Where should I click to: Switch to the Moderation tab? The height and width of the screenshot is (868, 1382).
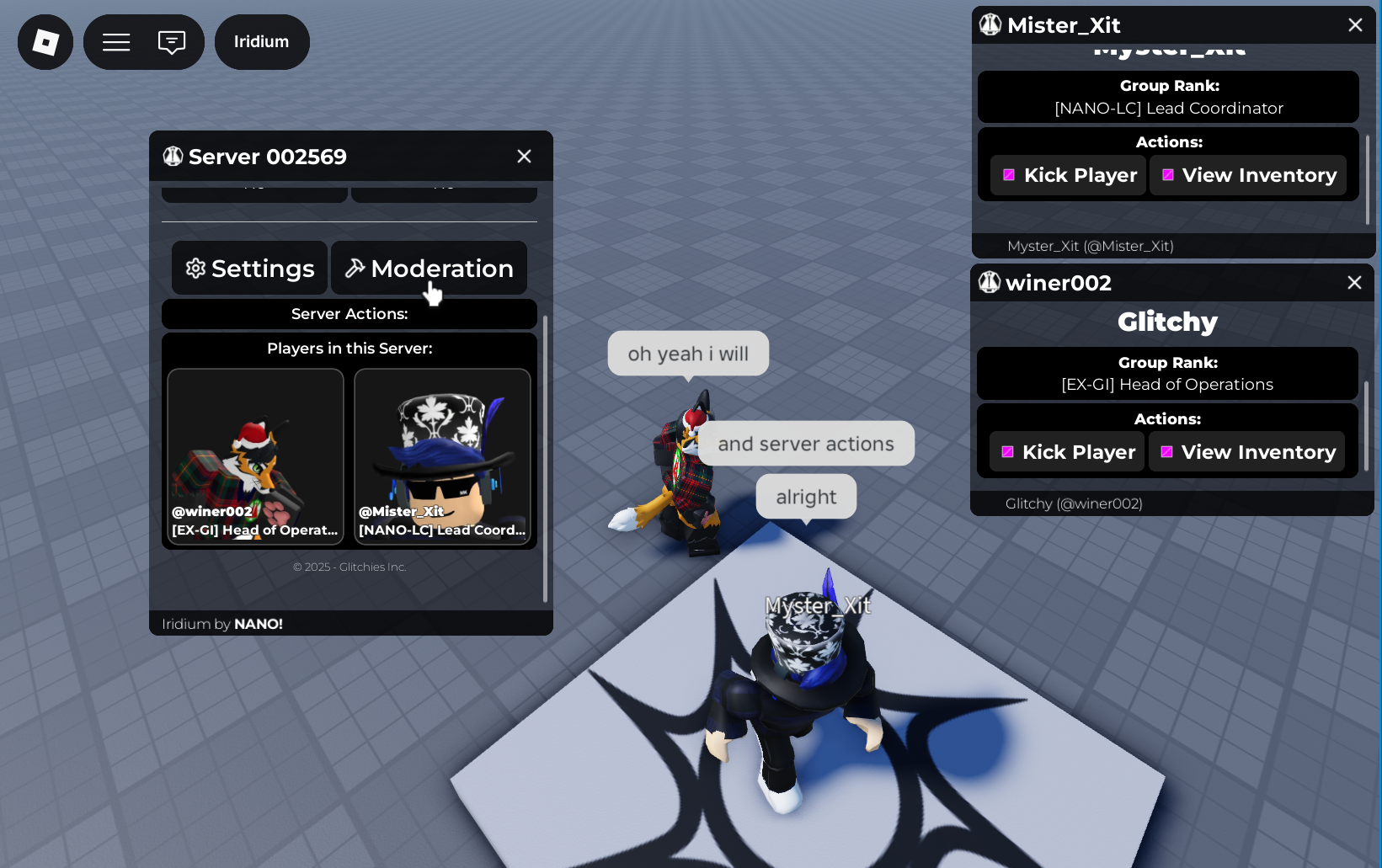(x=429, y=269)
